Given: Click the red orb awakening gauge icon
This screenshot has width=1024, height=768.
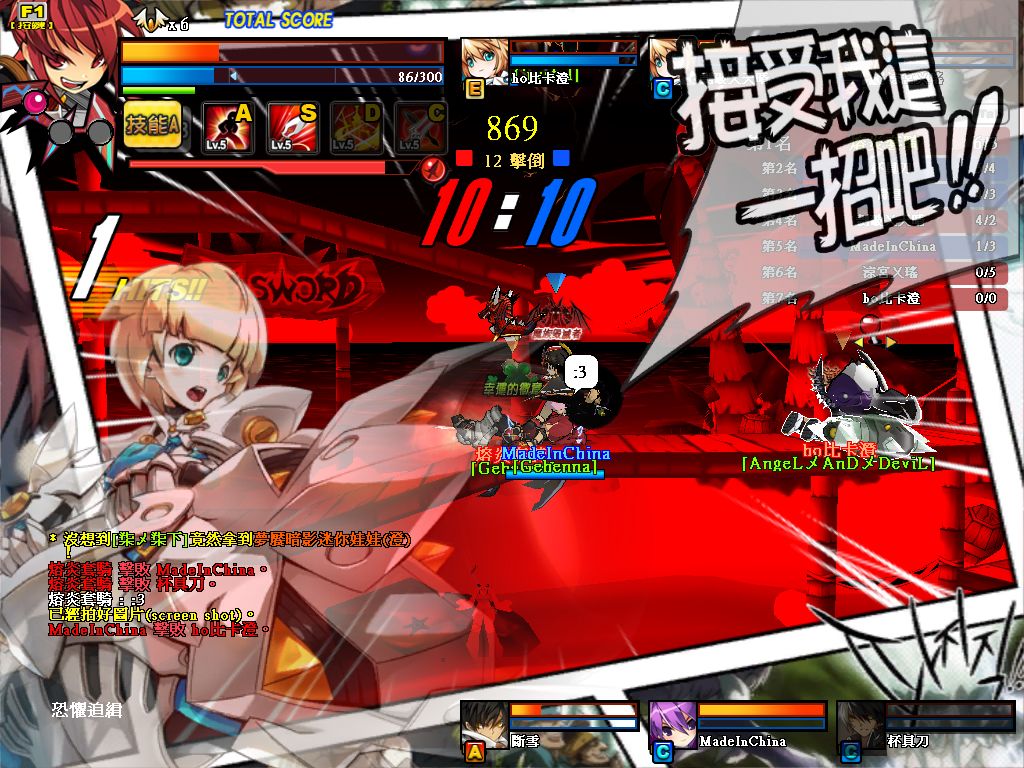Looking at the screenshot, I should pos(432,168).
